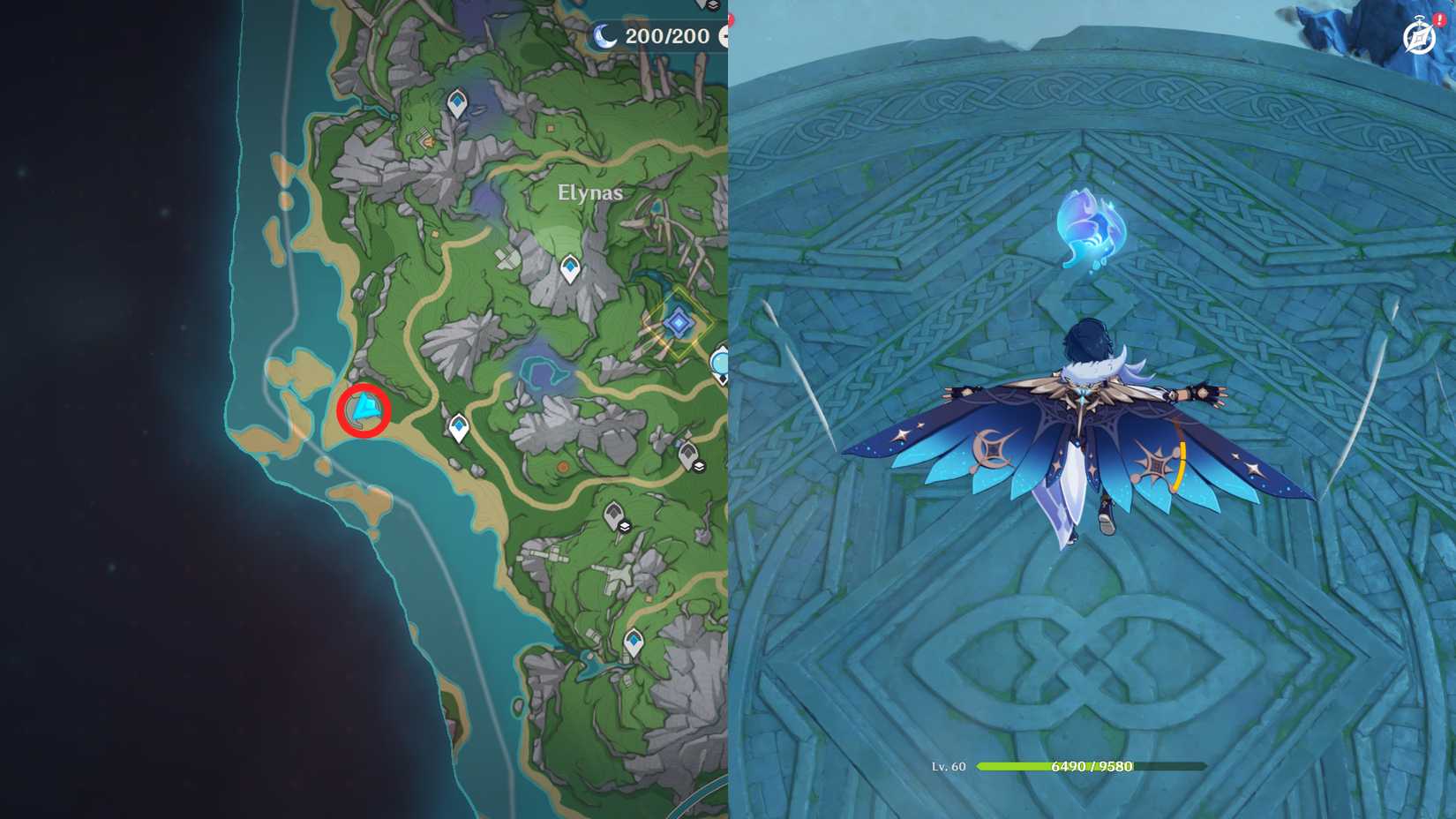Open the teleport waypoint below the red circle

click(x=459, y=425)
